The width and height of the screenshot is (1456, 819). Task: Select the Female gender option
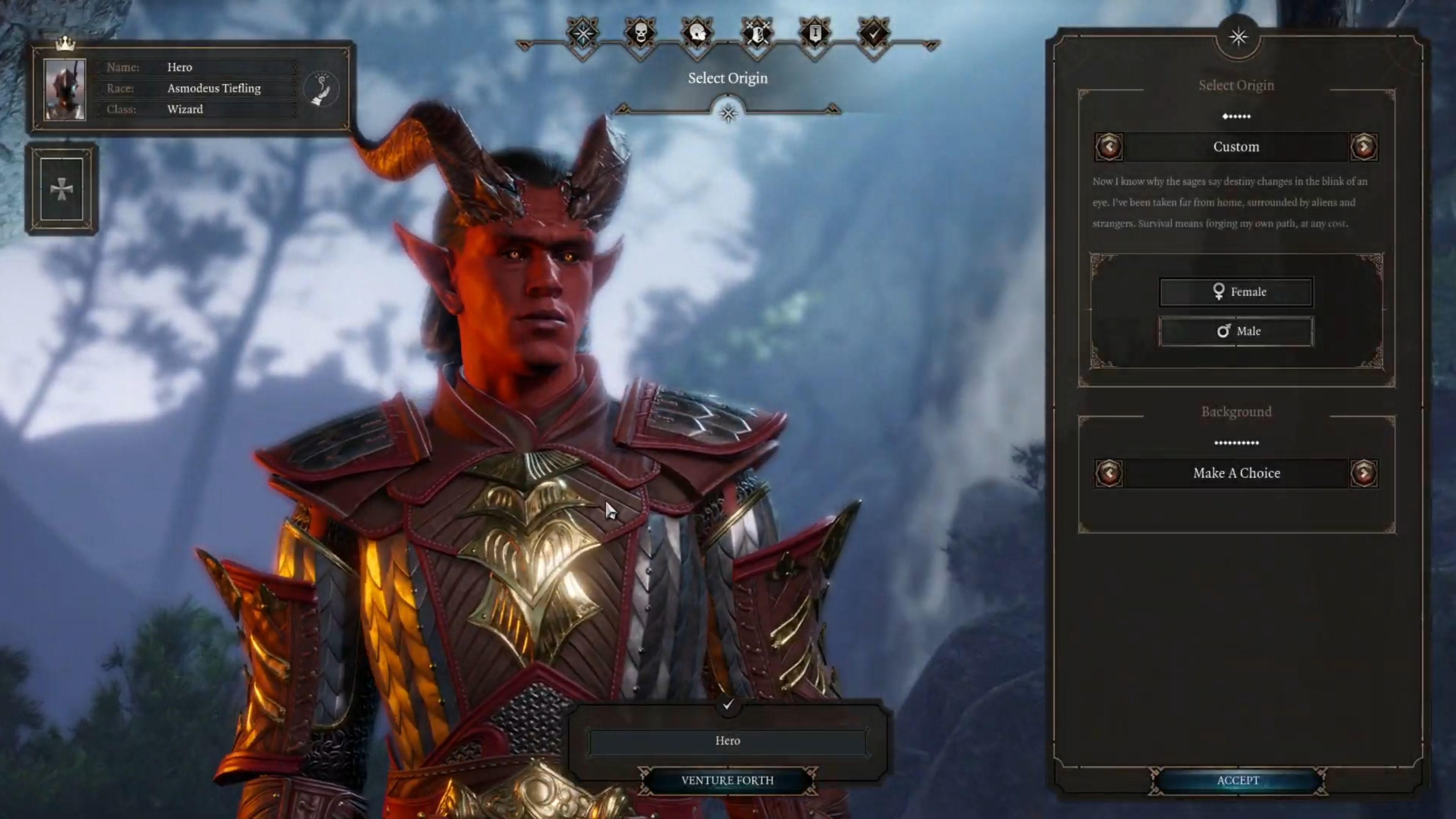pyautogui.click(x=1236, y=292)
